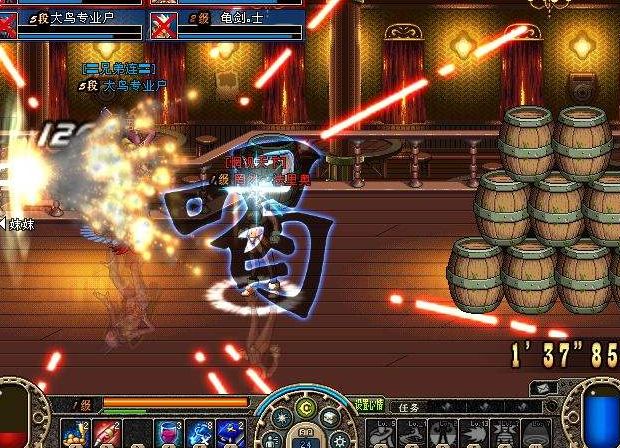620x448 pixels.
Task: Click the 设置心情 mood setting button
Action: click(x=370, y=407)
